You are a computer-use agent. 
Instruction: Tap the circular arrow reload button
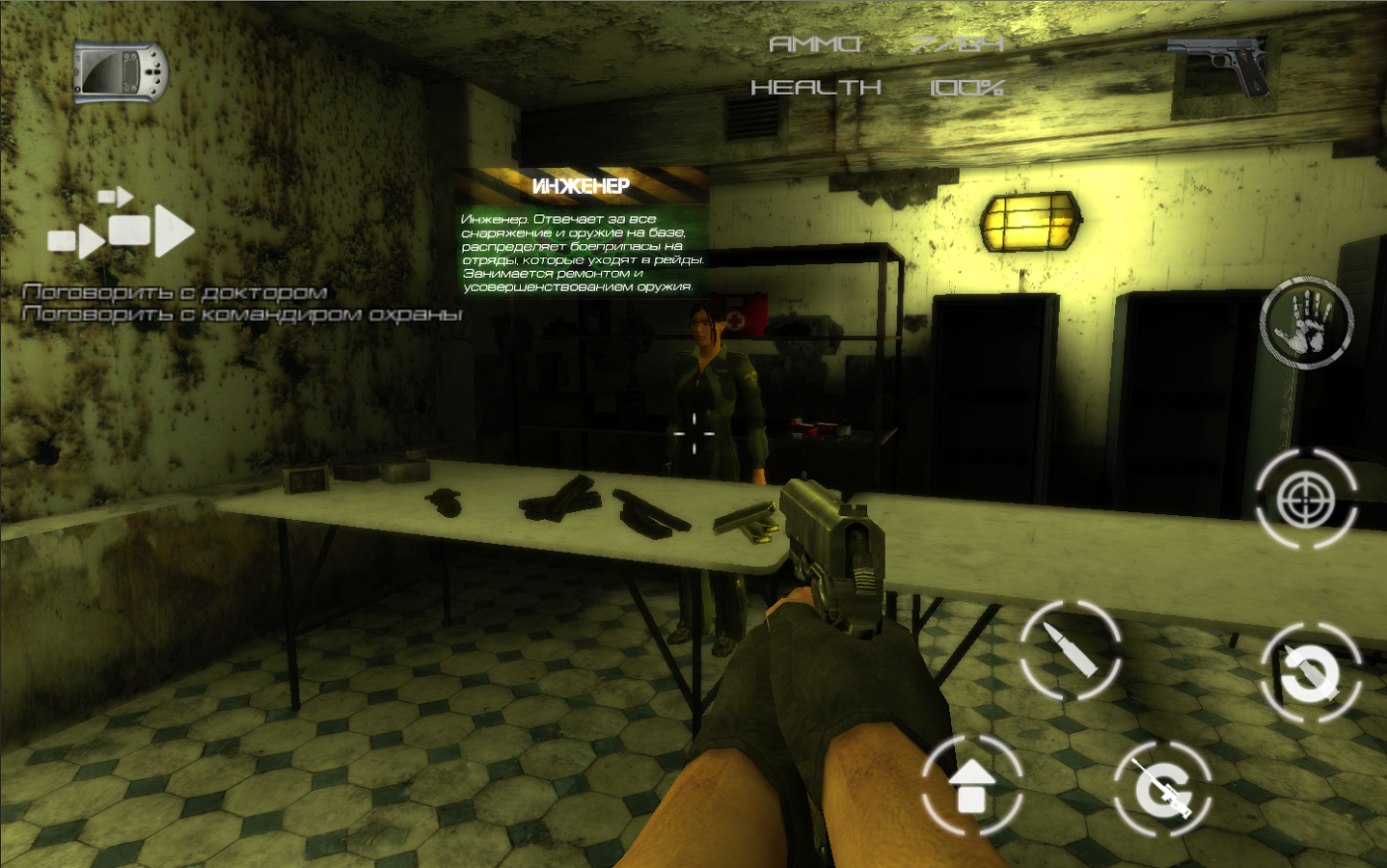point(1310,672)
